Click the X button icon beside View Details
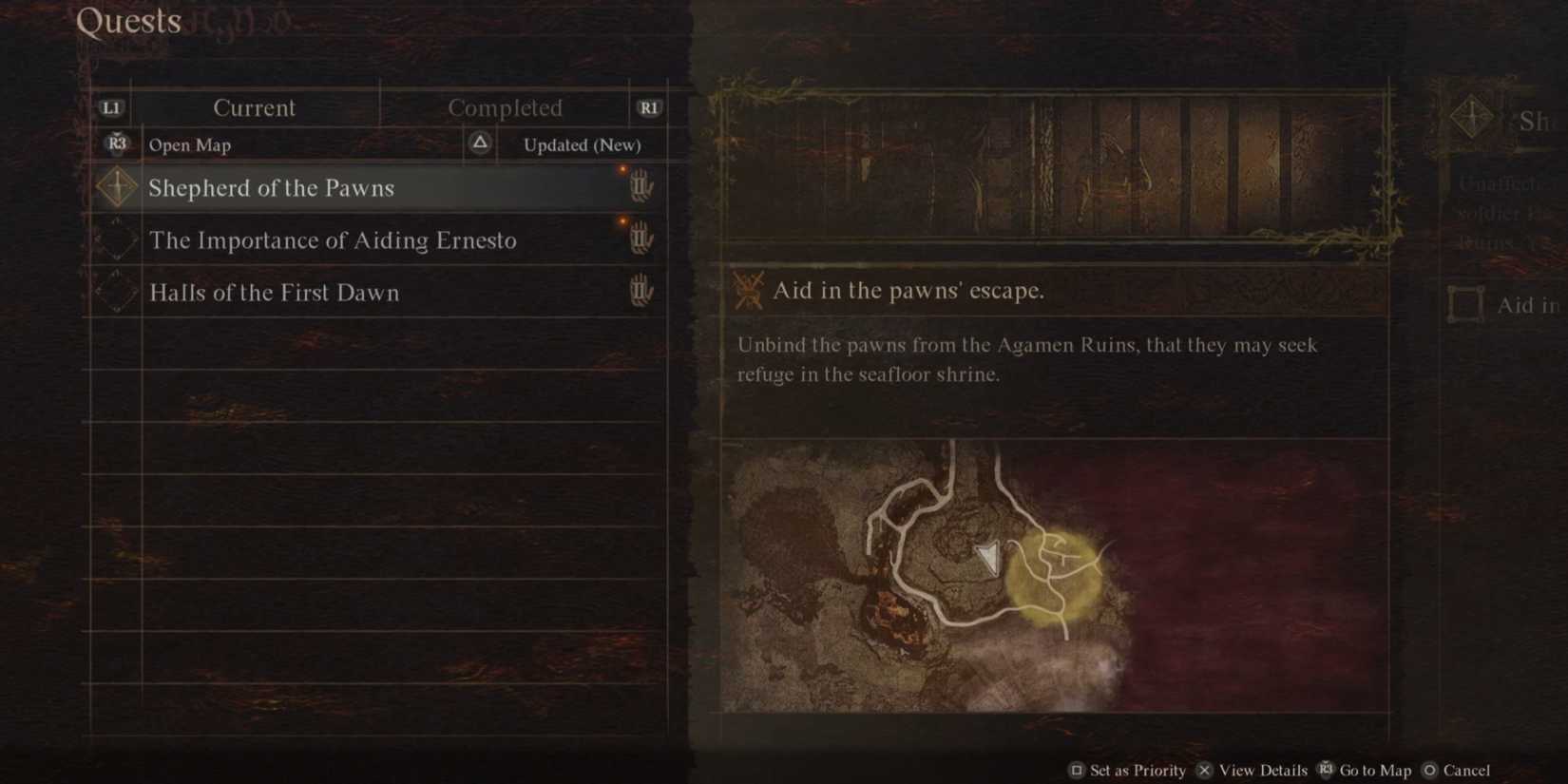The image size is (1568, 784). pos(1204,770)
